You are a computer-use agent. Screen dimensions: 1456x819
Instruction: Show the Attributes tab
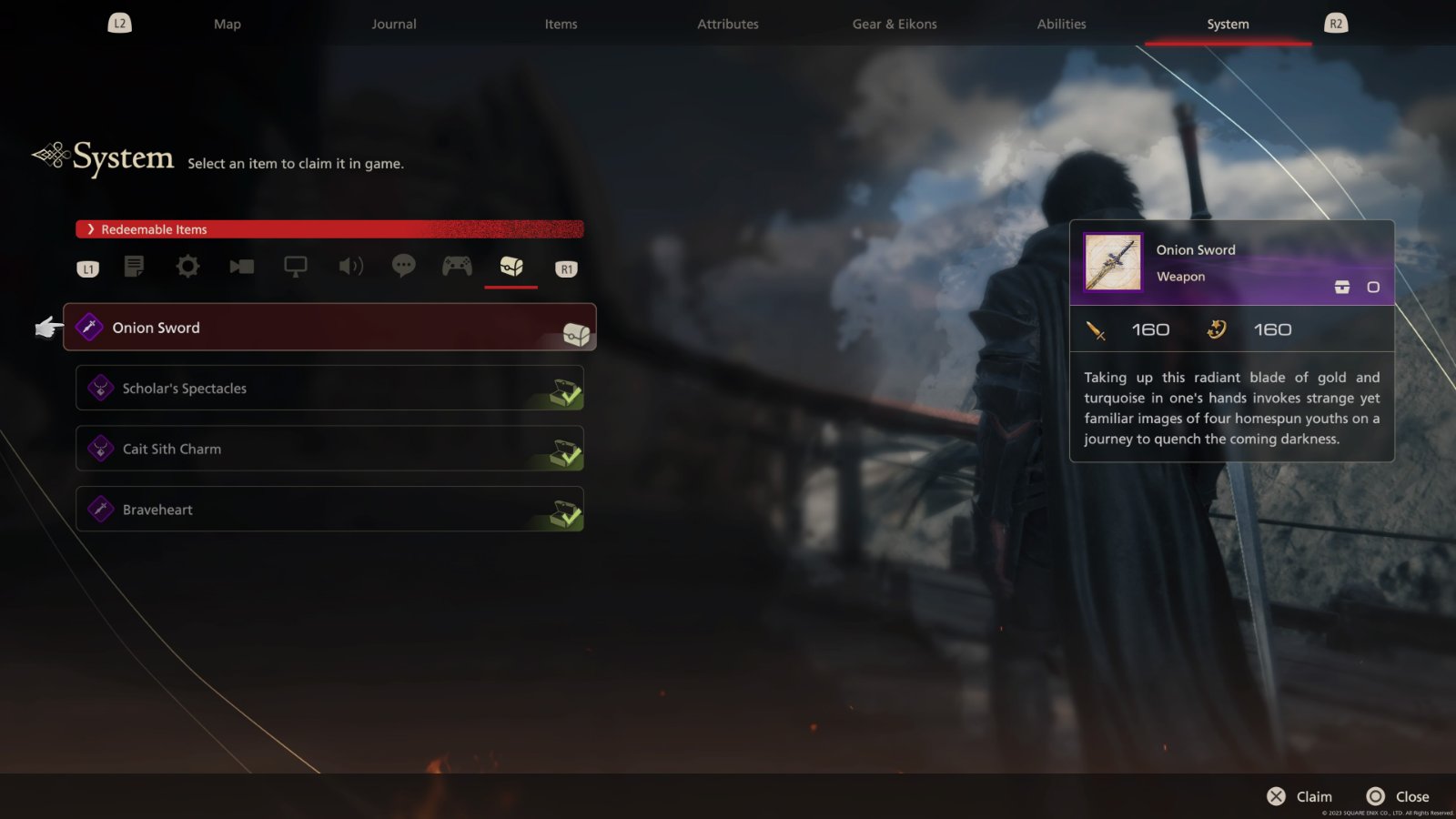[x=728, y=25]
